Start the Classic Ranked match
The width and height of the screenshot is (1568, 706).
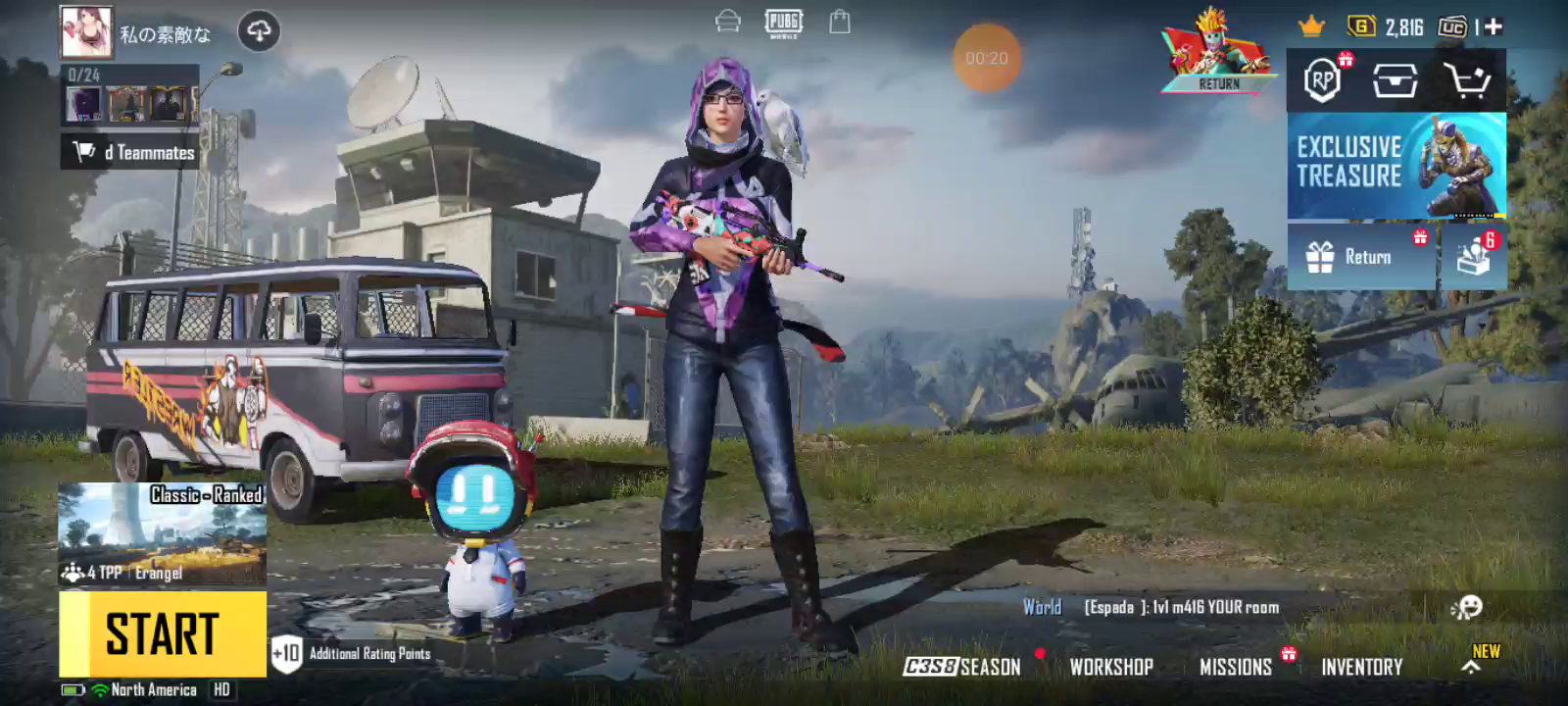[163, 633]
